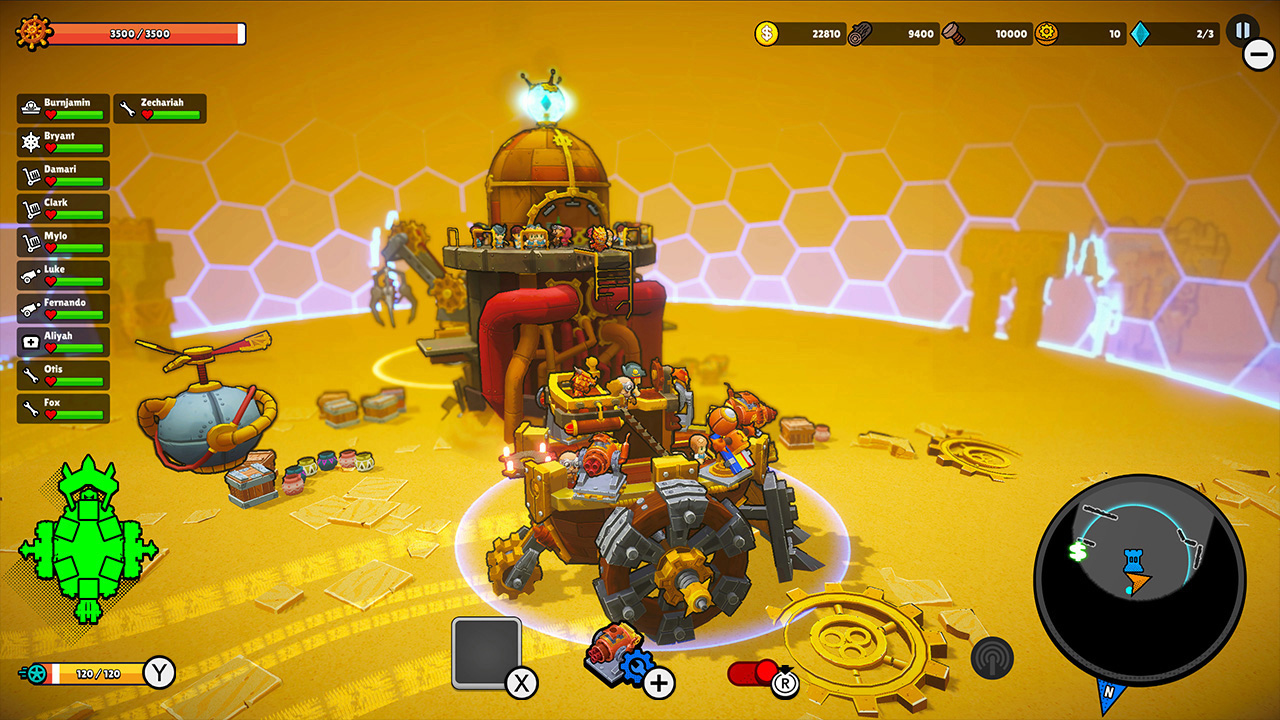Image resolution: width=1280 pixels, height=720 pixels.
Task: Choose gunner Luke in the roster
Action: [x=63, y=275]
